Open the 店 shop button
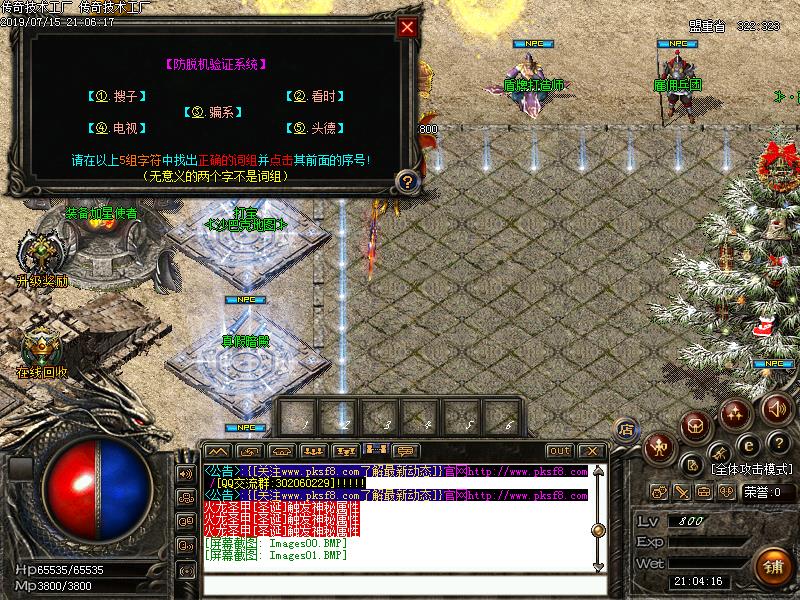Image resolution: width=800 pixels, height=600 pixels. coord(627,428)
